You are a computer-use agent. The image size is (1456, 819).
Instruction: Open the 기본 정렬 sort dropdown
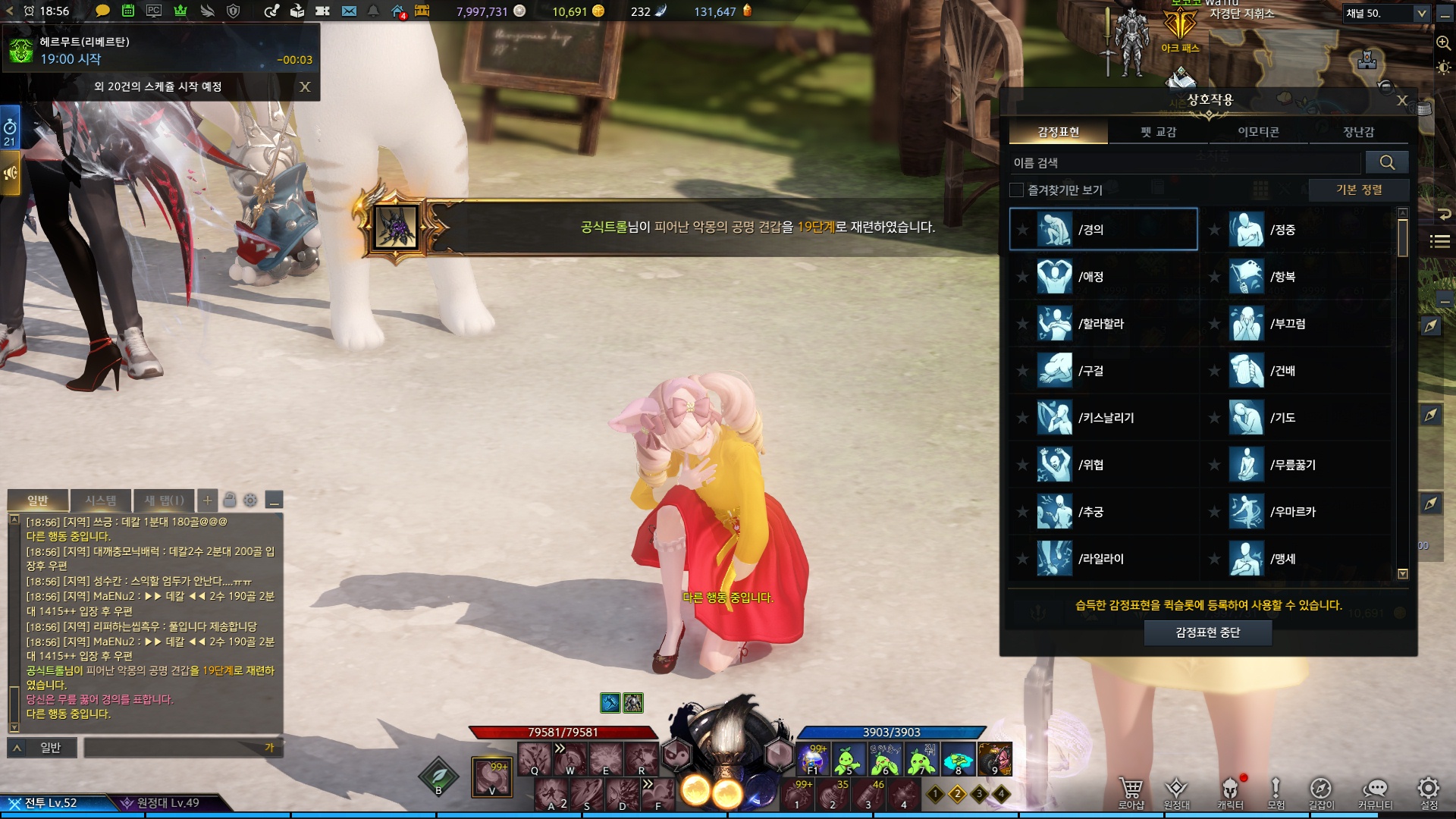point(1358,190)
